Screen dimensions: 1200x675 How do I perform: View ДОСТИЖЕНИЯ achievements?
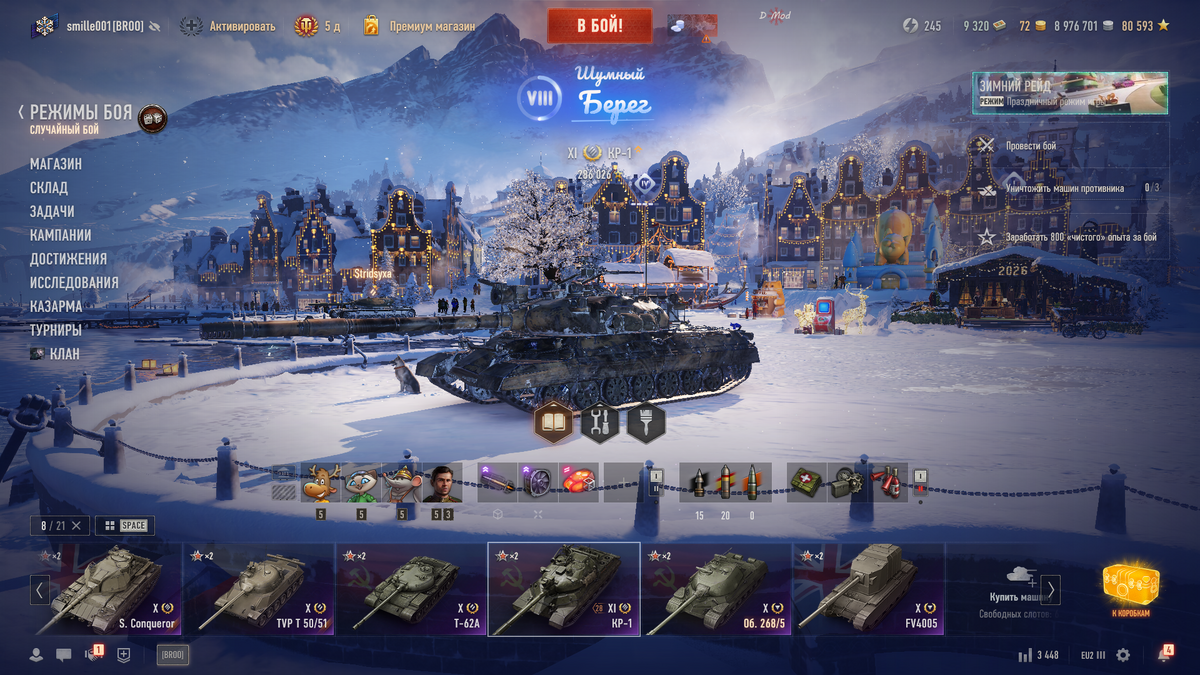pyautogui.click(x=68, y=259)
